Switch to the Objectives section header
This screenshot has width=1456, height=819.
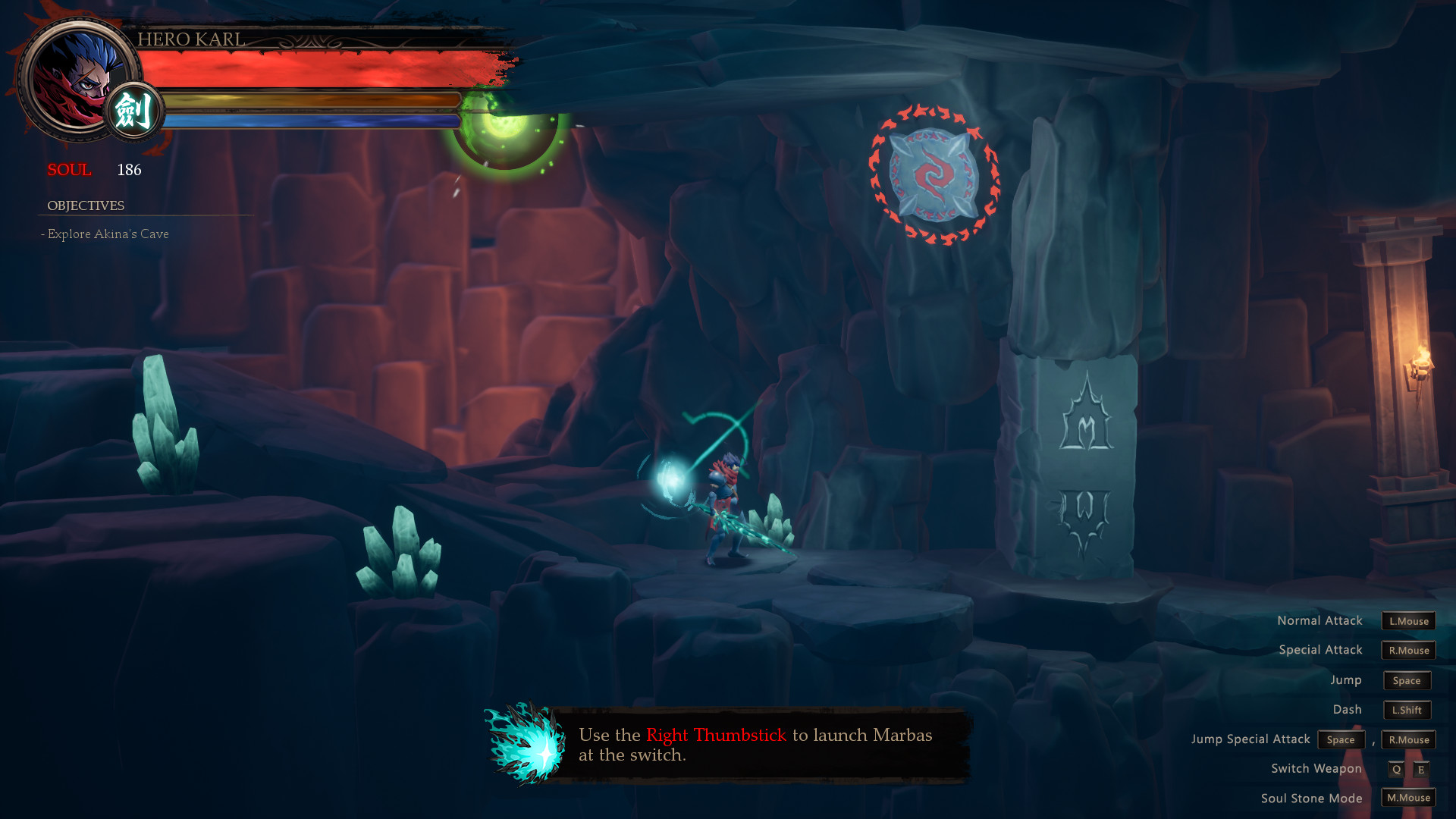86,205
